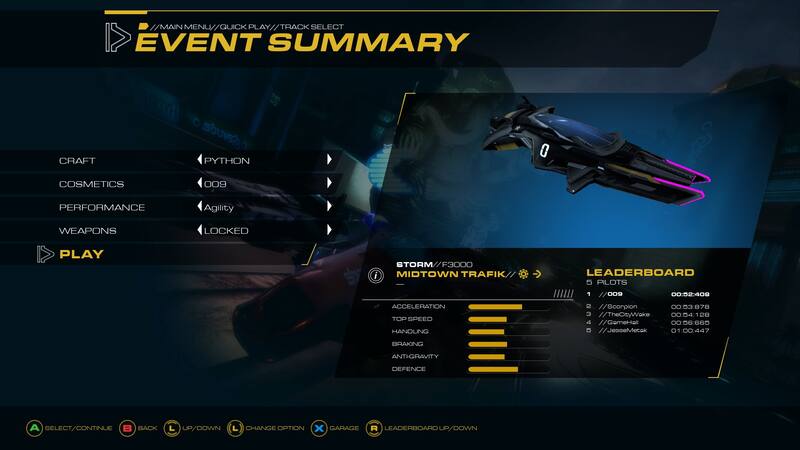
Task: Click the left arrow before Python craft
Action: tap(199, 160)
